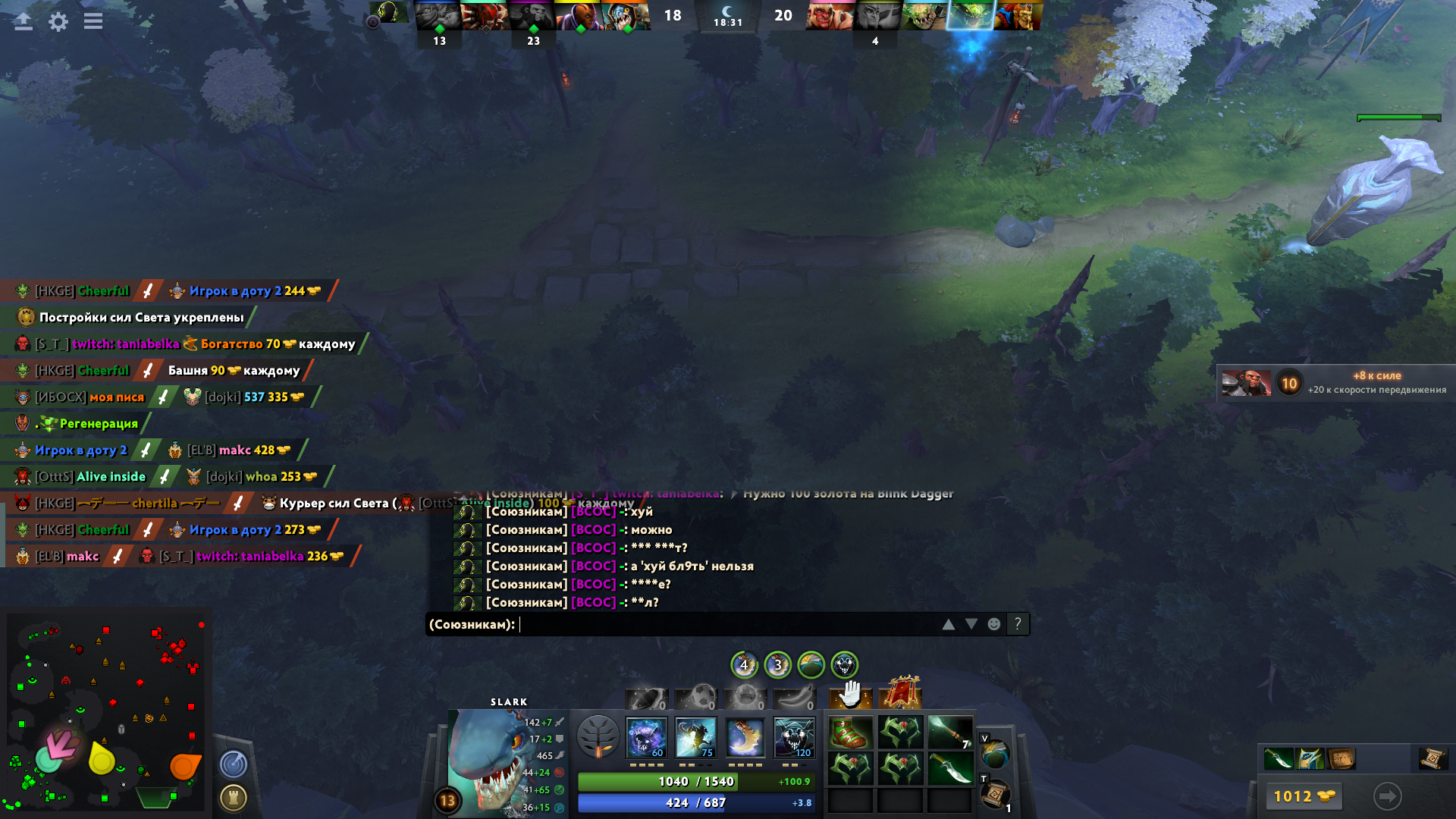Viewport: 1456px width, 819px height.
Task: Click the minimap
Action: 106,713
